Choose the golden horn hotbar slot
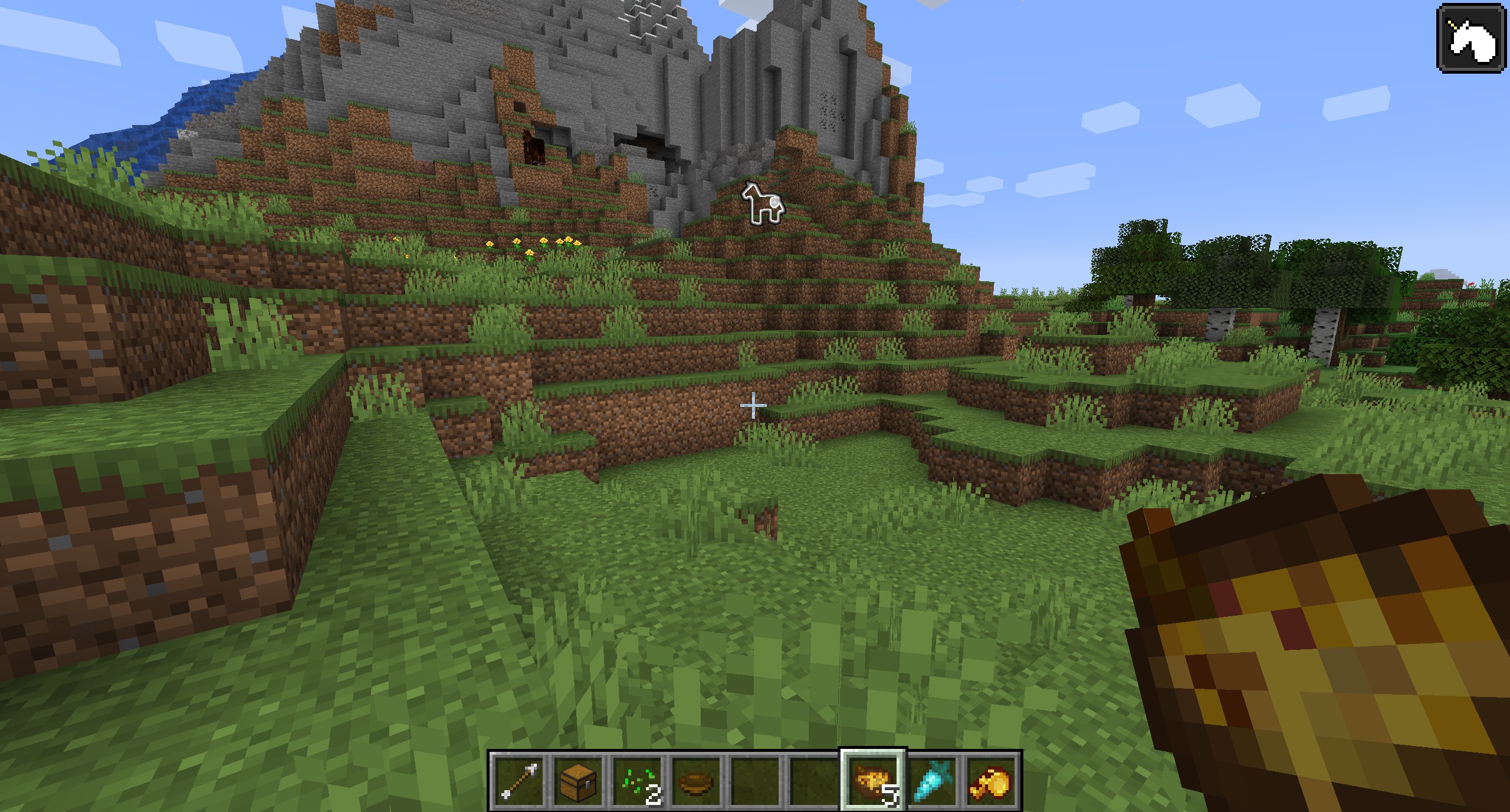This screenshot has width=1510, height=812. 992,781
